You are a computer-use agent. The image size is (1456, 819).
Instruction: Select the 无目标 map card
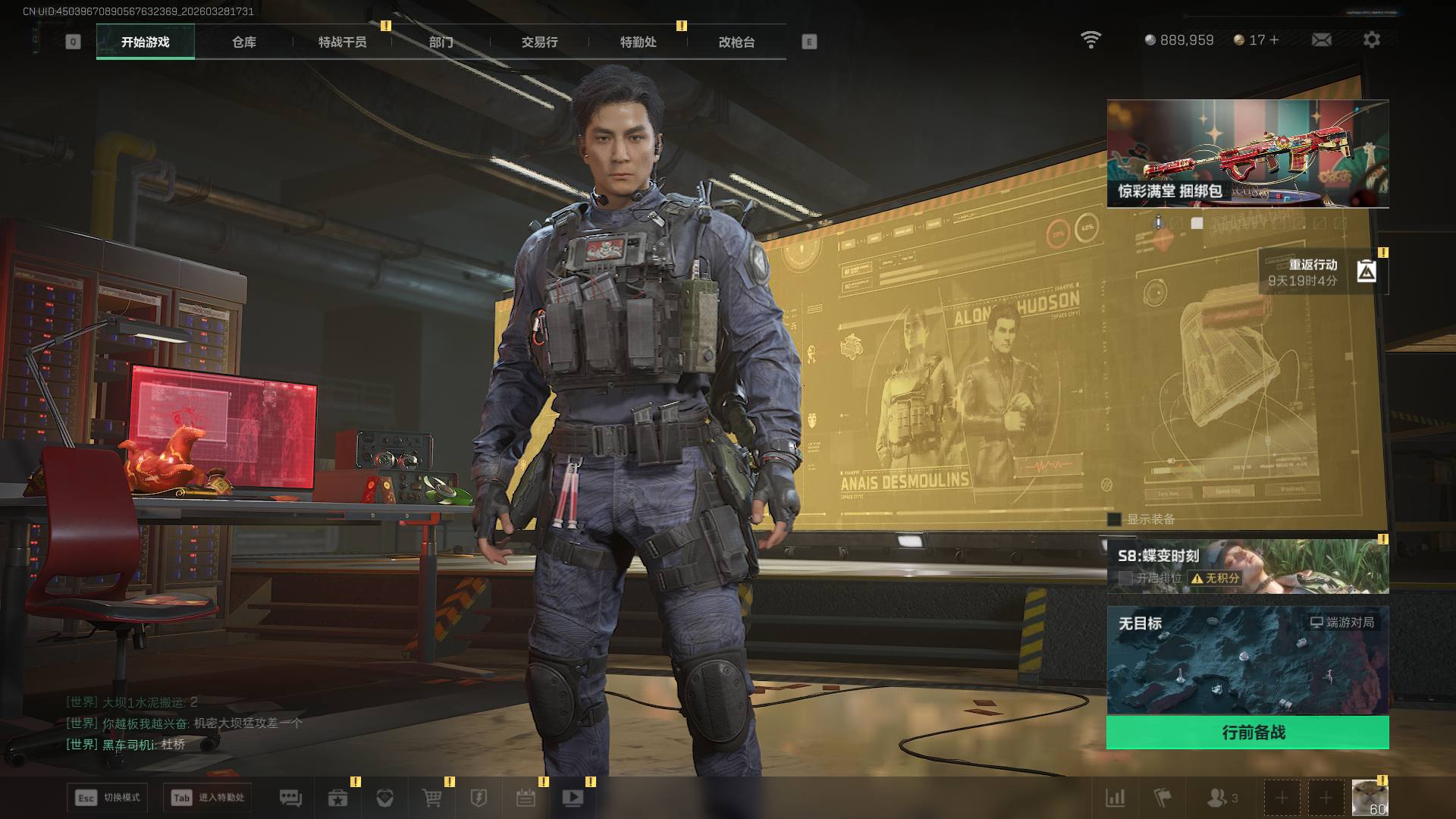(1247, 660)
